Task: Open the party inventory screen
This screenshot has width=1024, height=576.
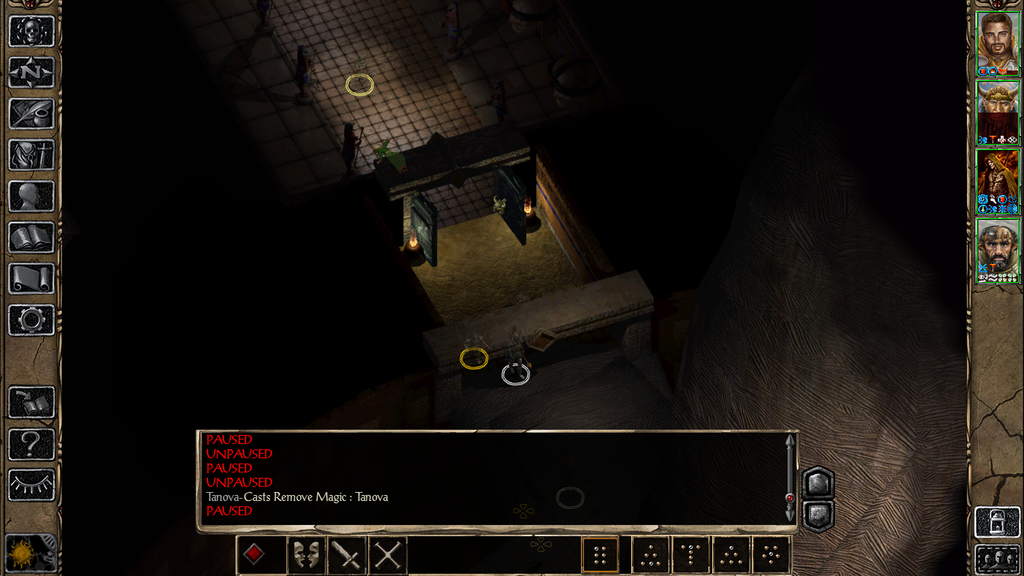Action: click(x=31, y=154)
